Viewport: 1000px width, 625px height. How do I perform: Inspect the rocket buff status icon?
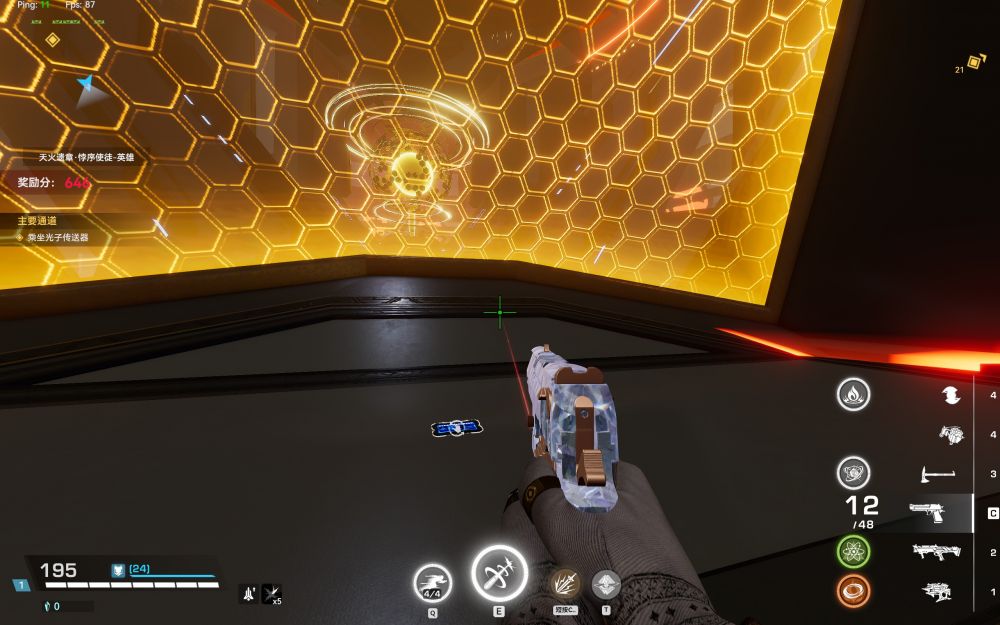248,593
